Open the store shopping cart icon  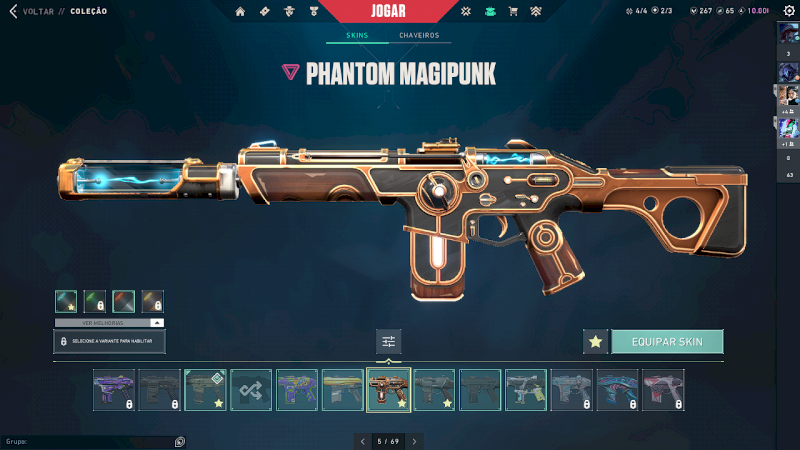[x=513, y=12]
